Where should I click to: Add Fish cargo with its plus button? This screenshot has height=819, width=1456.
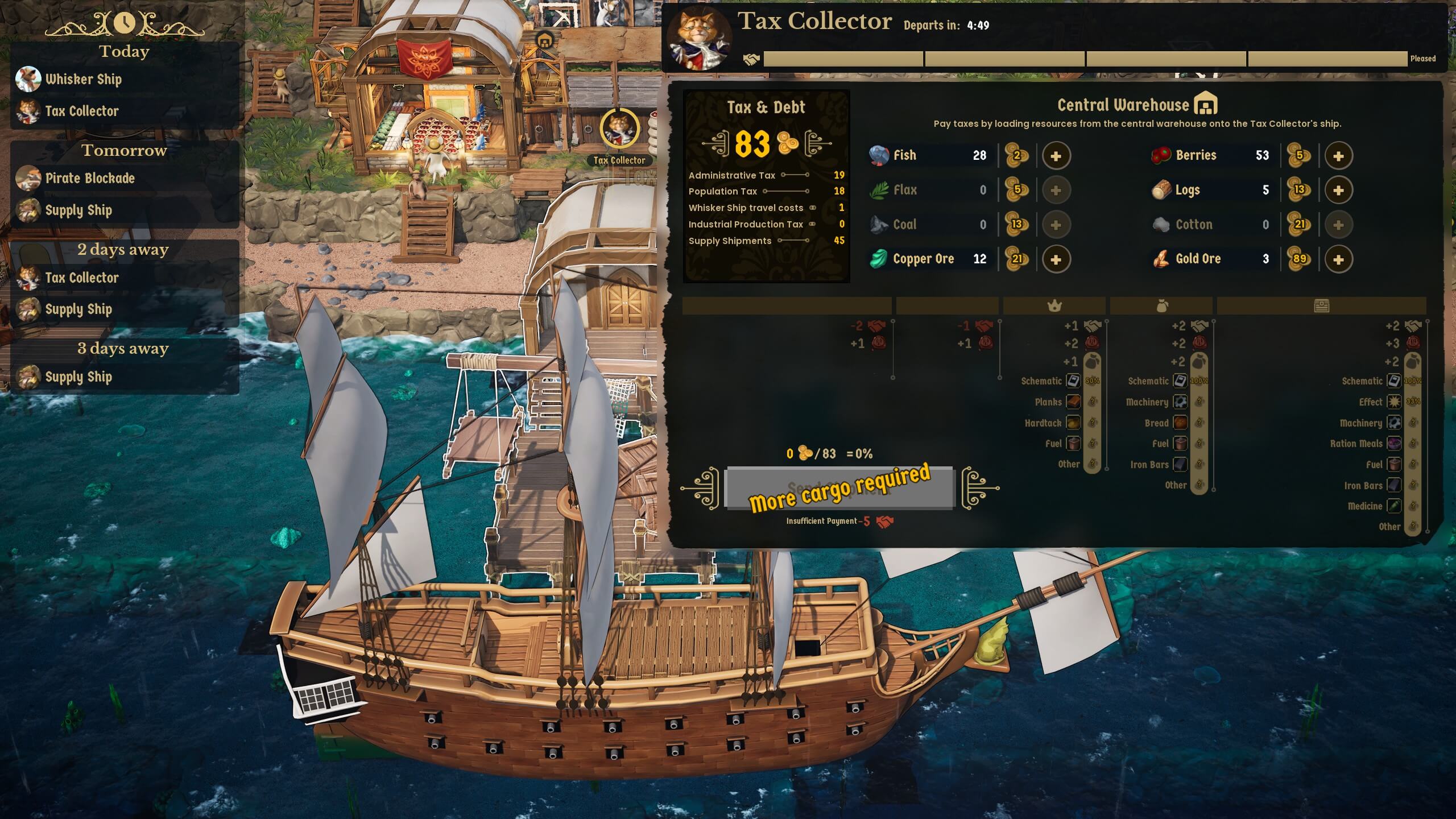(1057, 155)
